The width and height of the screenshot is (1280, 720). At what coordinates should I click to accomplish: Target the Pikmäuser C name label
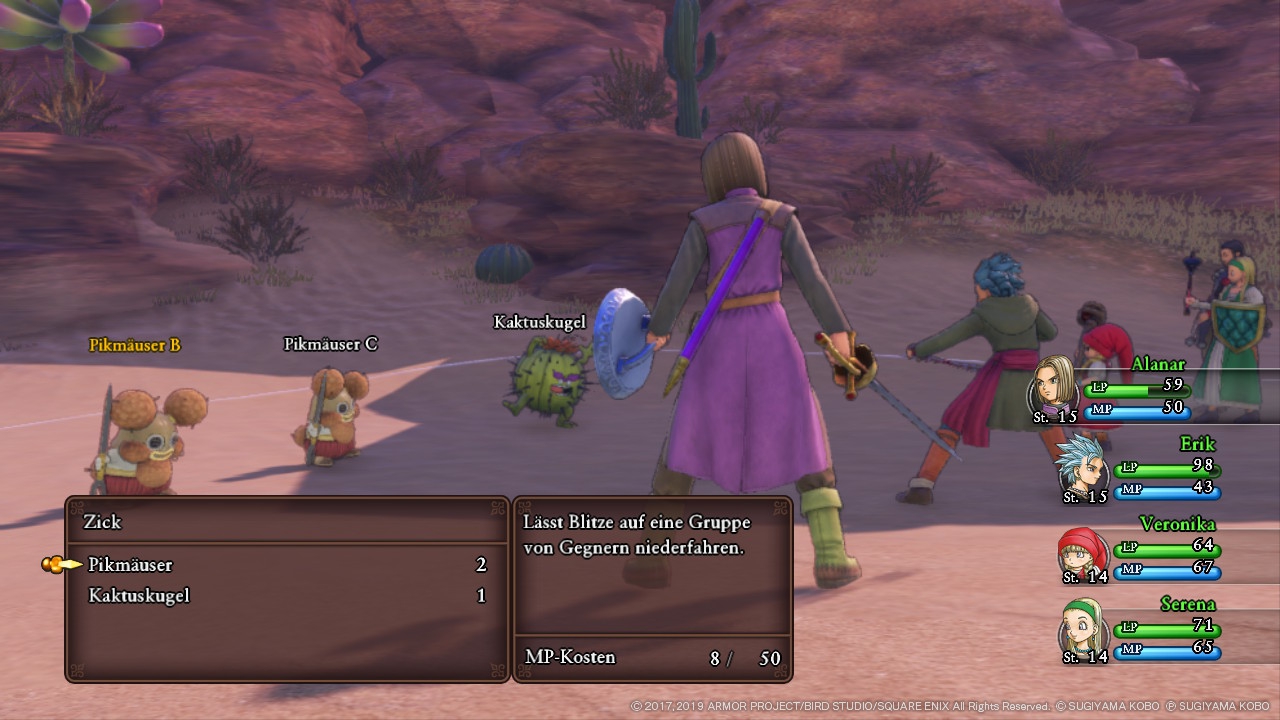[x=330, y=344]
